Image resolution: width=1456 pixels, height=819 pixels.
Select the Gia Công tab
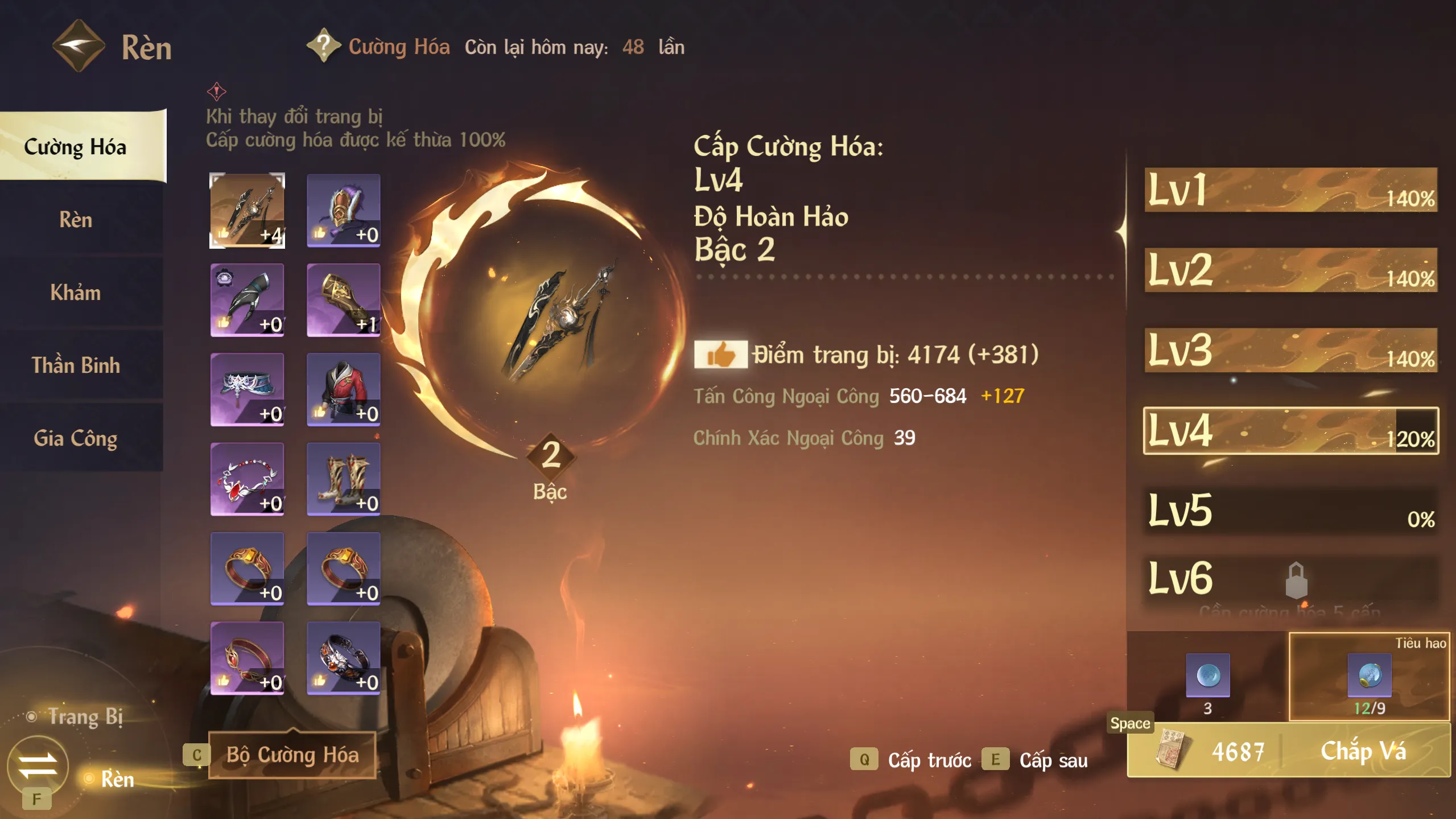(76, 438)
